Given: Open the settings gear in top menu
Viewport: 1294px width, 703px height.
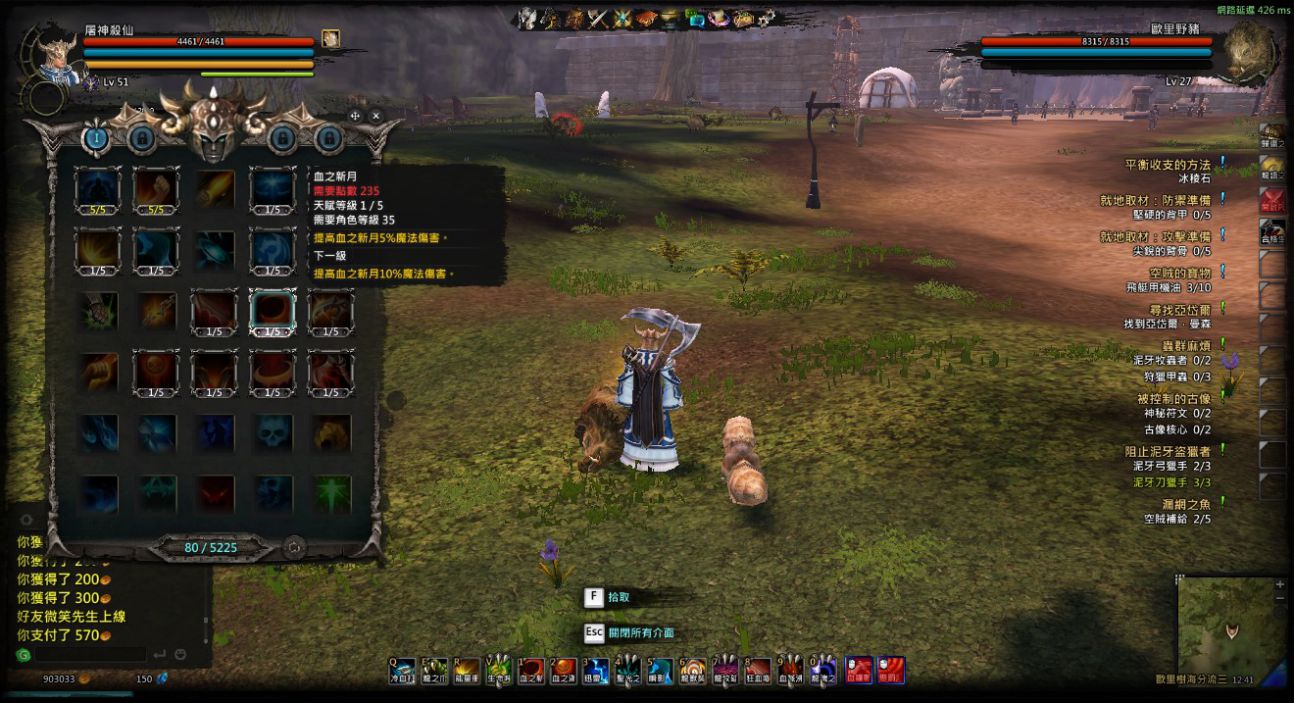Looking at the screenshot, I should [766, 18].
